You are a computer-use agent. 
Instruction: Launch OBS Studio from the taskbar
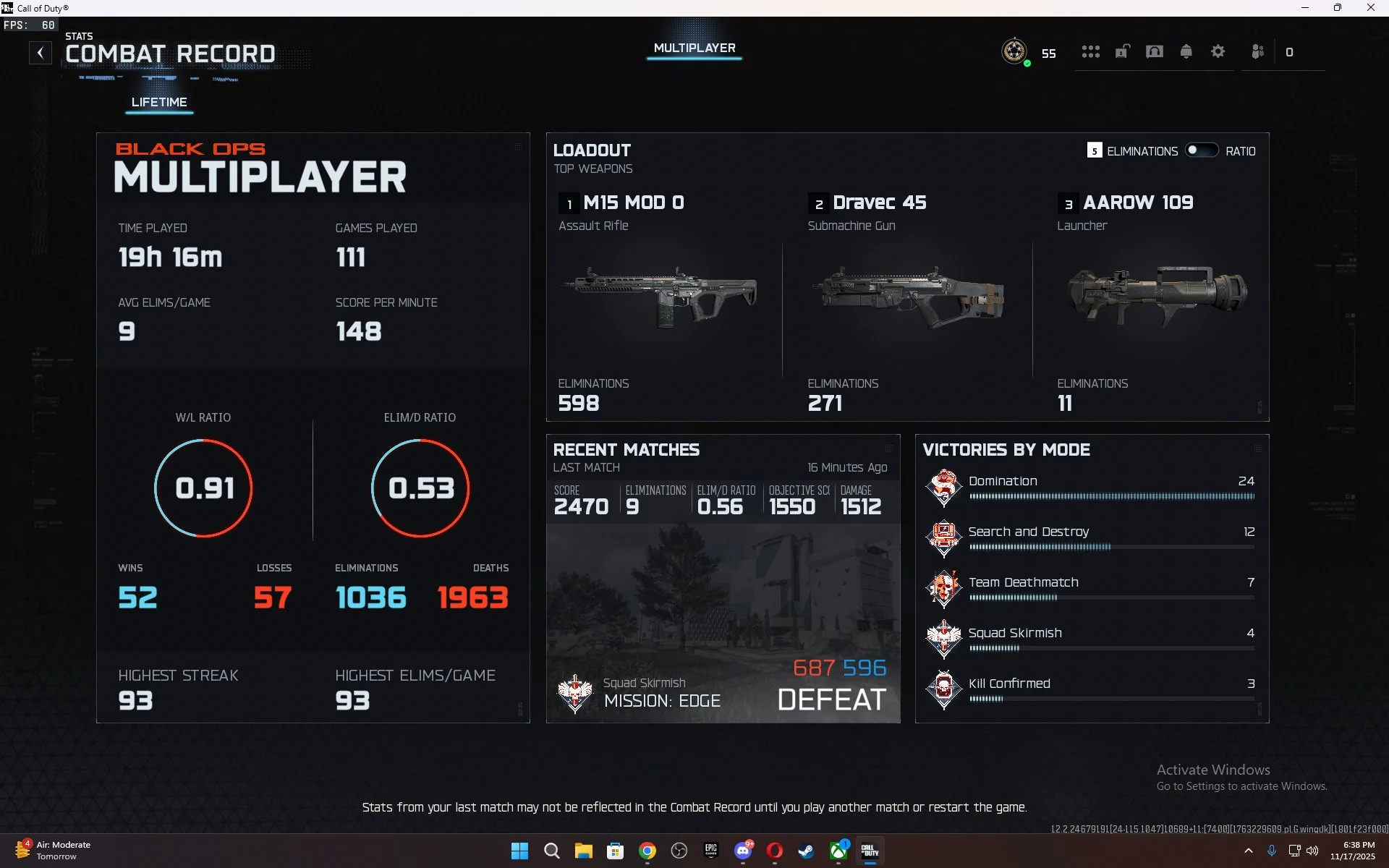[x=679, y=851]
